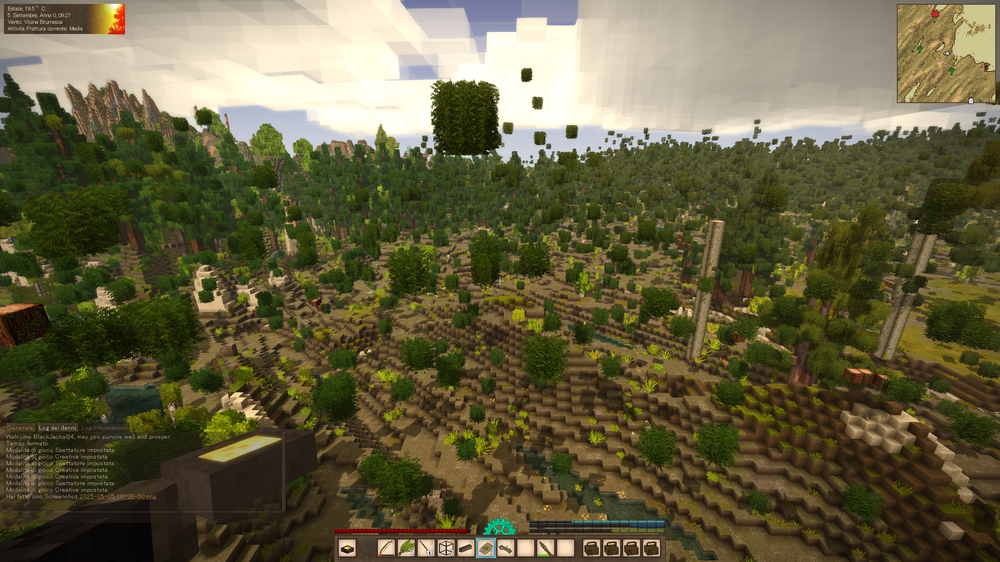Choose the dark ingot hotbar slot
This screenshot has width=1000, height=562.
pyautogui.click(x=466, y=548)
